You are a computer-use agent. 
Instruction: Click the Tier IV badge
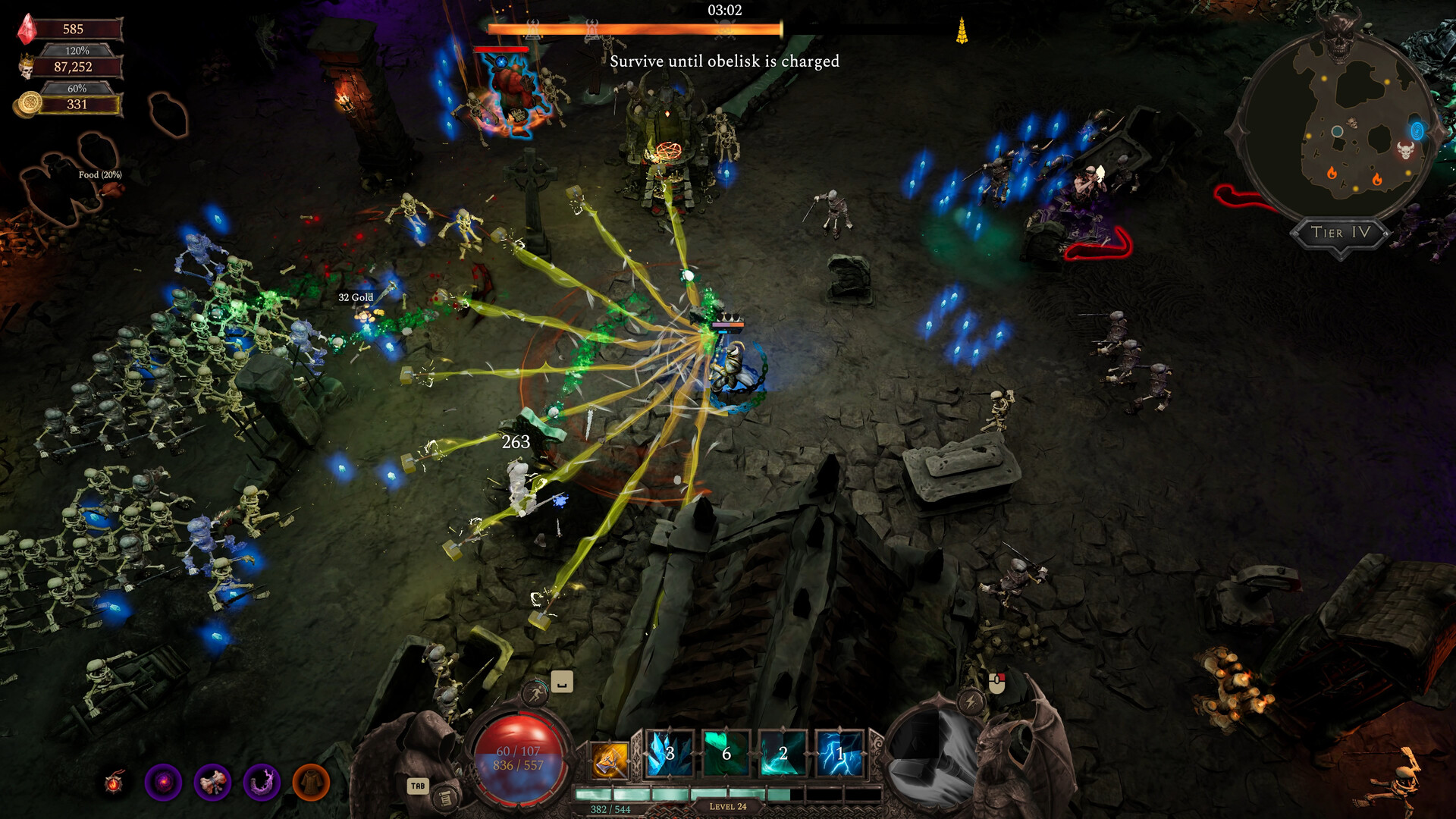point(1340,233)
